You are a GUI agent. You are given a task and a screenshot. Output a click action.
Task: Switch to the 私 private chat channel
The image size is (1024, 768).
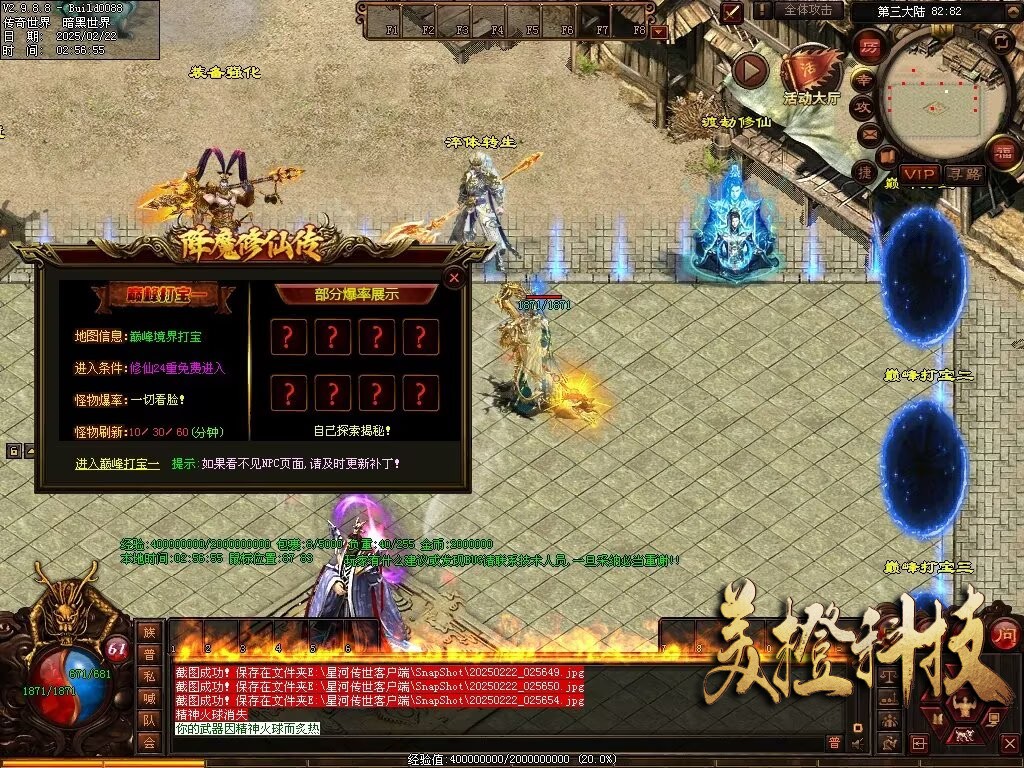tap(149, 676)
